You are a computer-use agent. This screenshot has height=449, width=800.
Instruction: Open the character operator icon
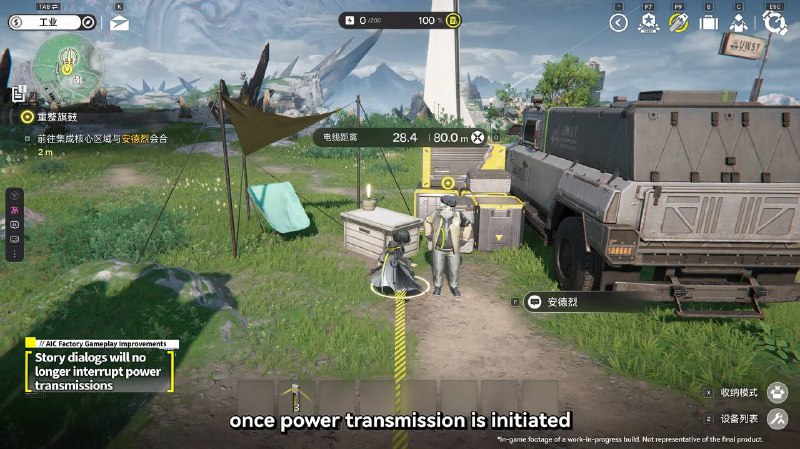[739, 22]
